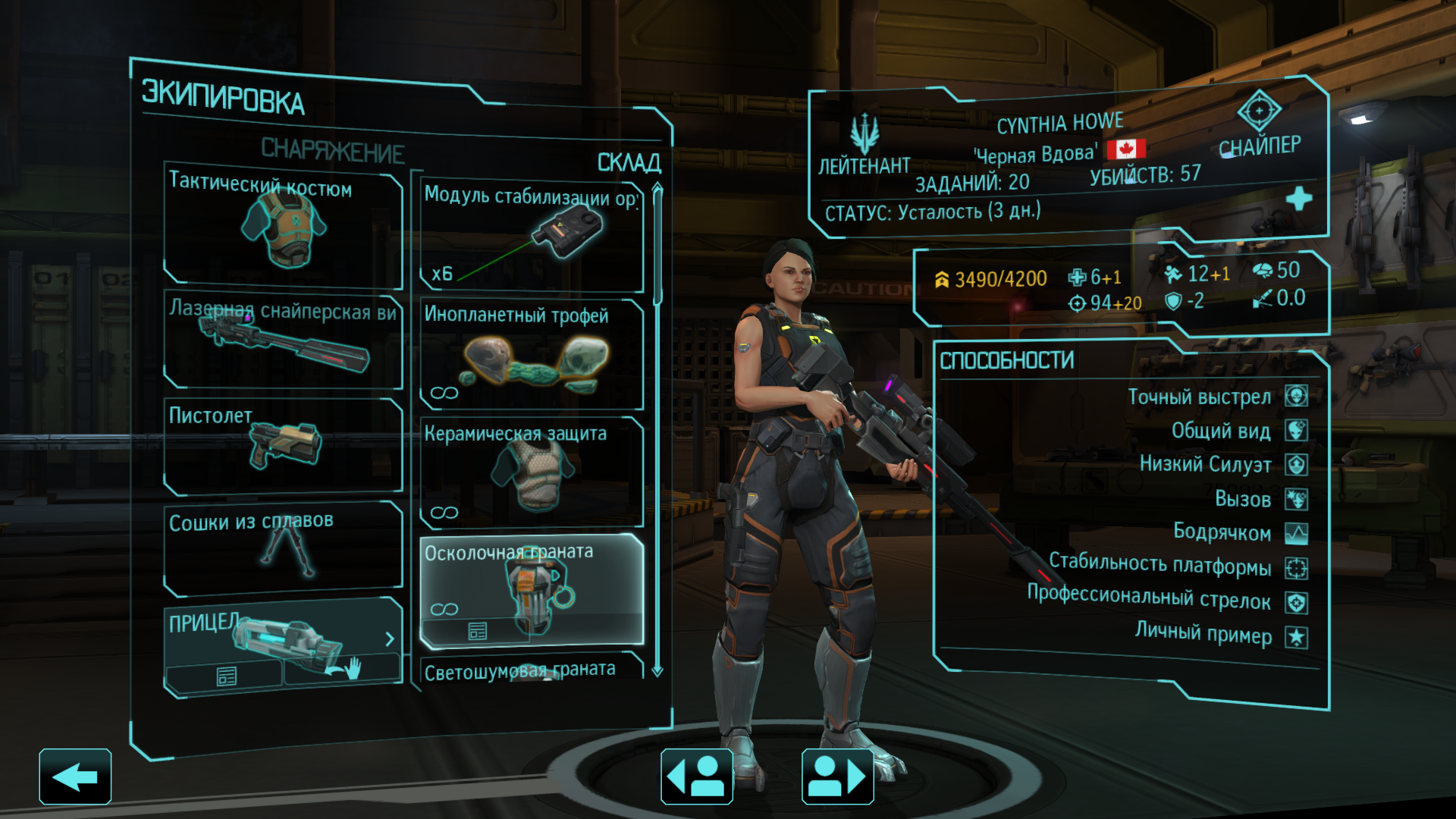Choose Ceramic Plating from storage
Image resolution: width=1456 pixels, height=819 pixels.
click(x=531, y=472)
